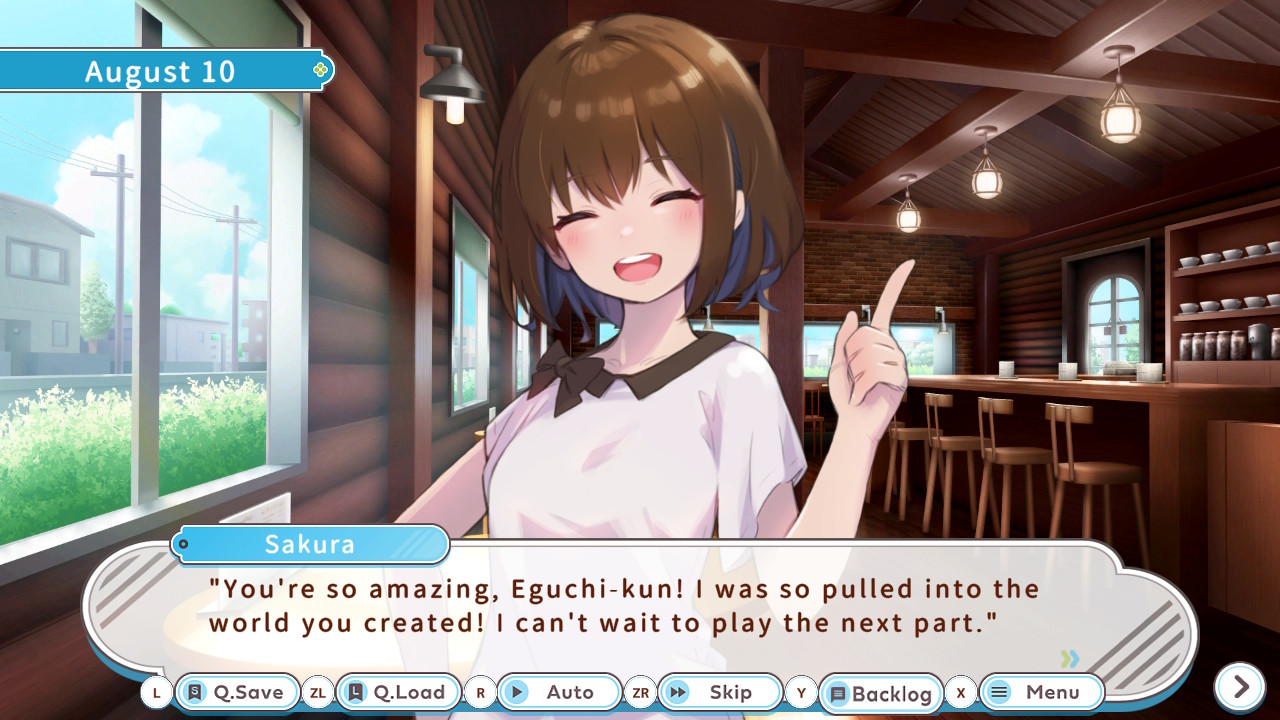Click the Sakura nameplate tab
The height and width of the screenshot is (720, 1280).
click(x=310, y=544)
